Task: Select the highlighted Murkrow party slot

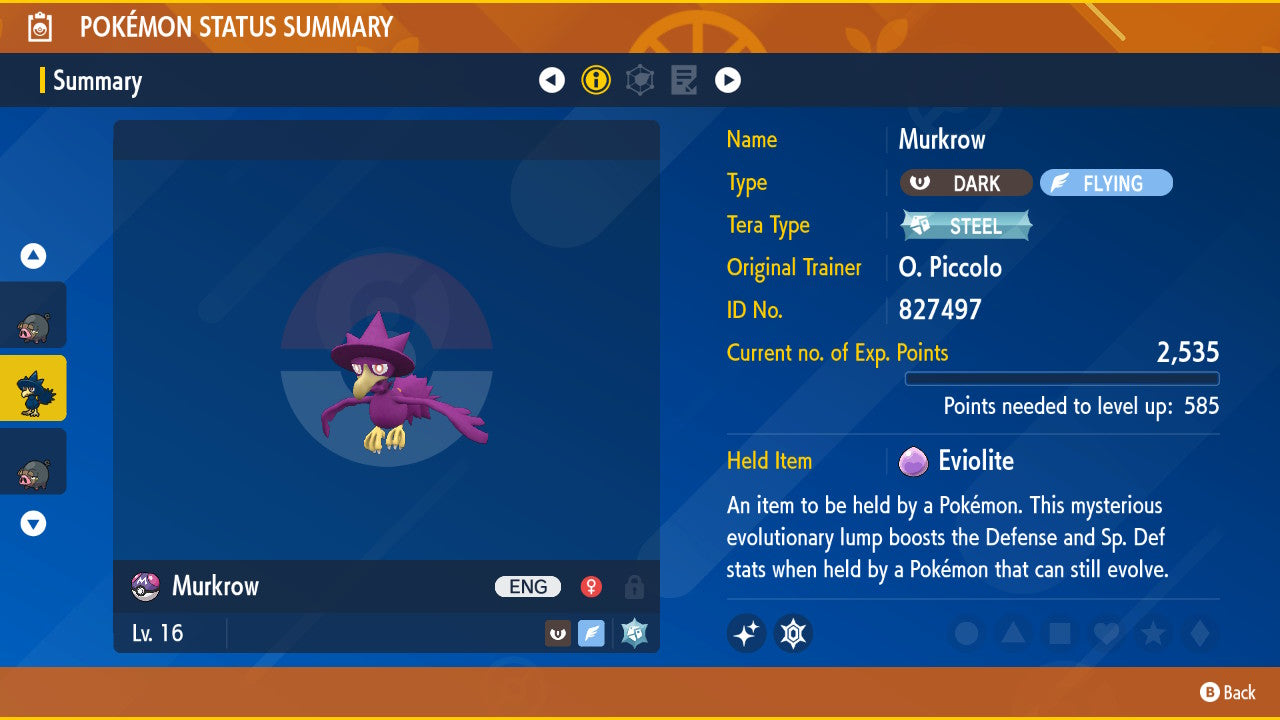Action: pos(33,388)
